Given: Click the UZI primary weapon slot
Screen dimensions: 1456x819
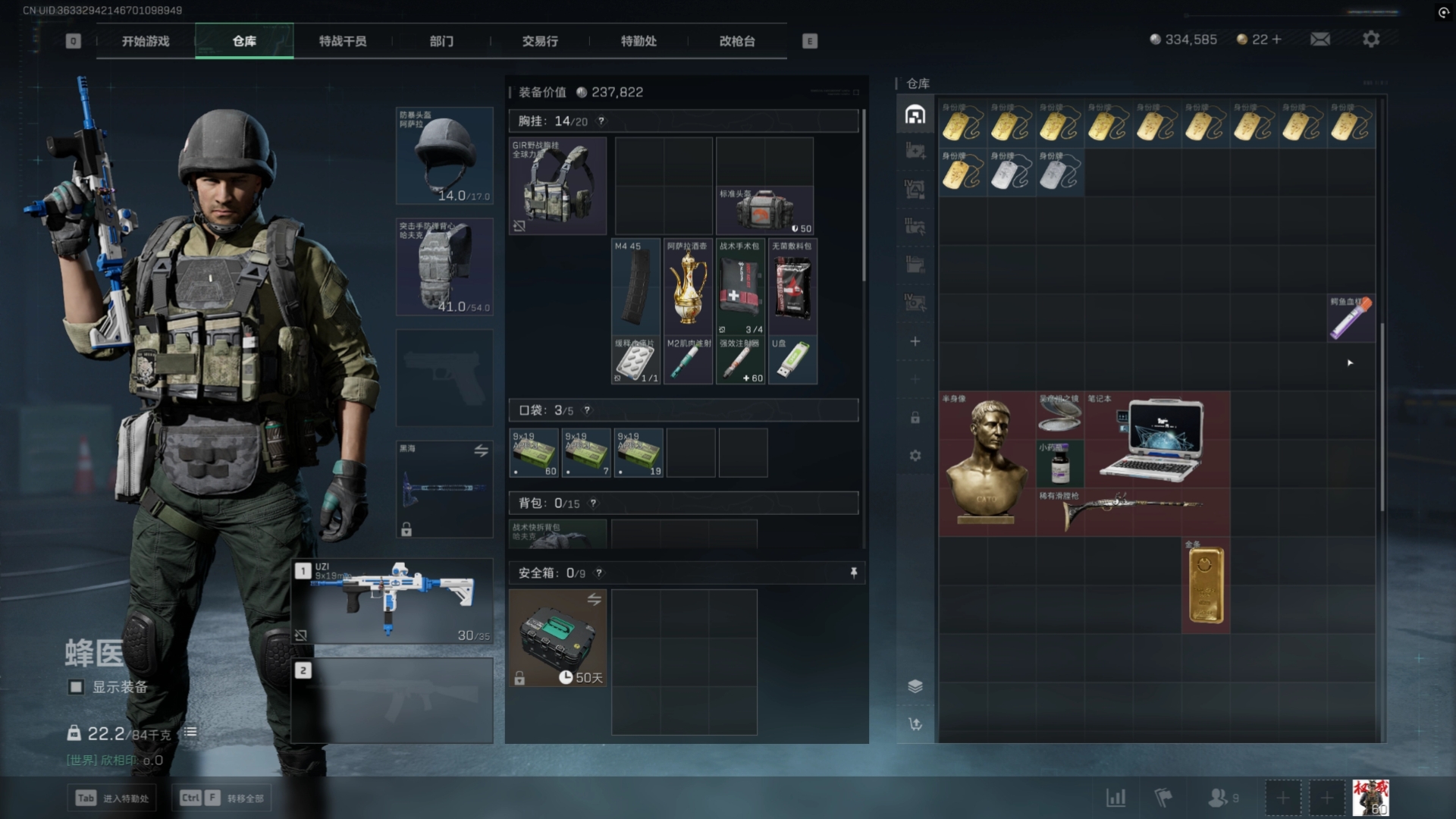Looking at the screenshot, I should [x=393, y=601].
